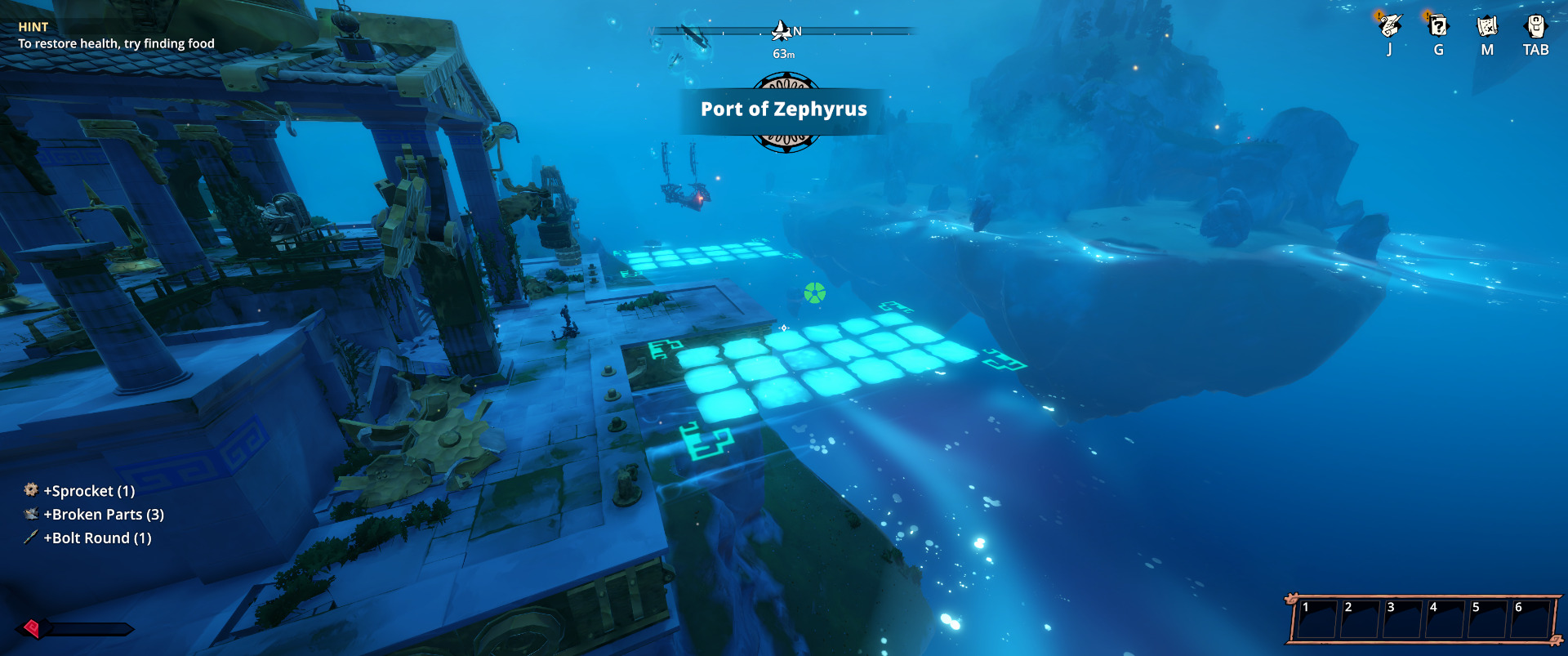This screenshot has width=1568, height=656.
Task: Open the question mark guide book
Action: (1438, 26)
